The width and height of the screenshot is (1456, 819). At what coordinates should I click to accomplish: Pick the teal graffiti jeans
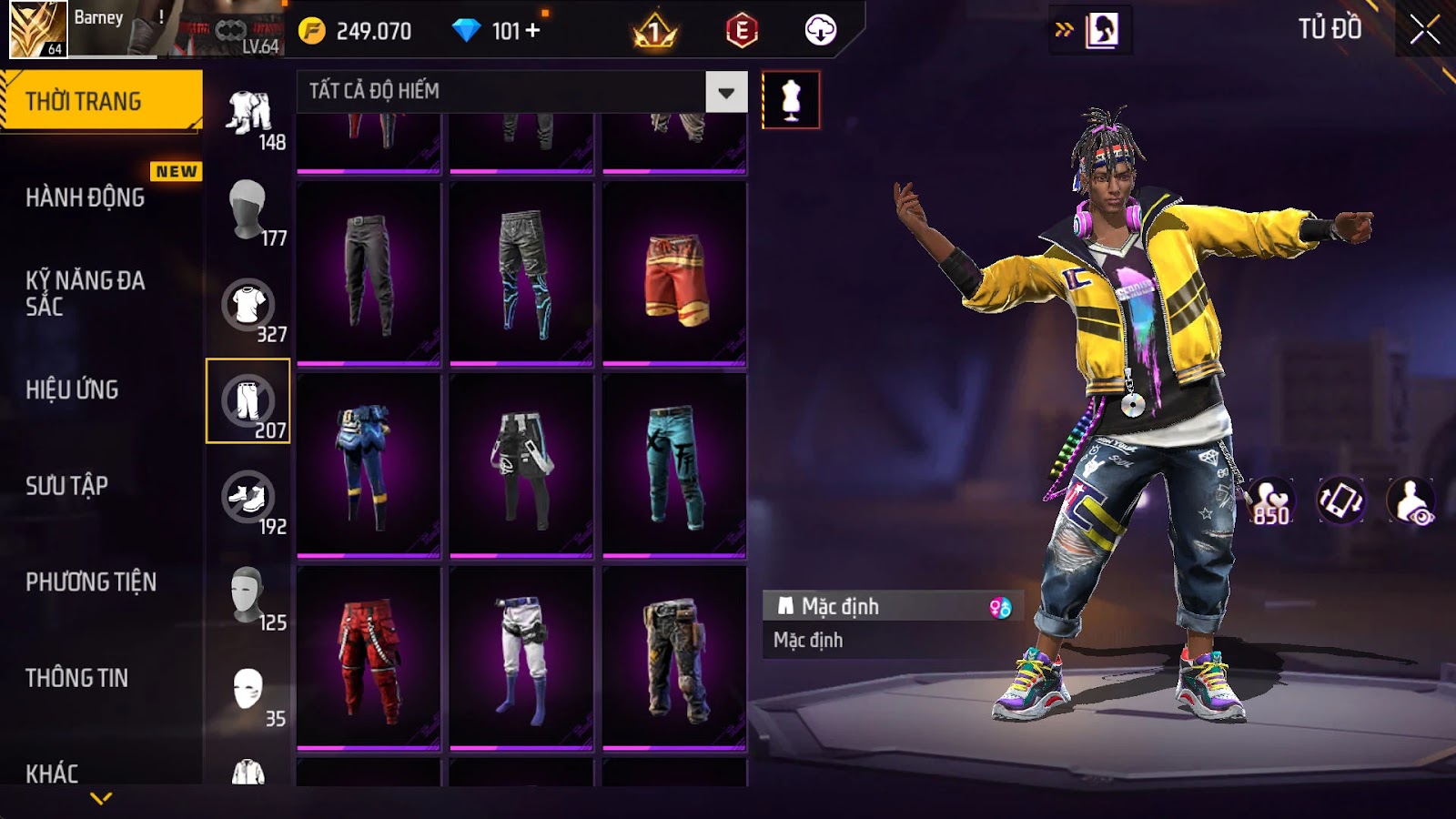(x=674, y=466)
